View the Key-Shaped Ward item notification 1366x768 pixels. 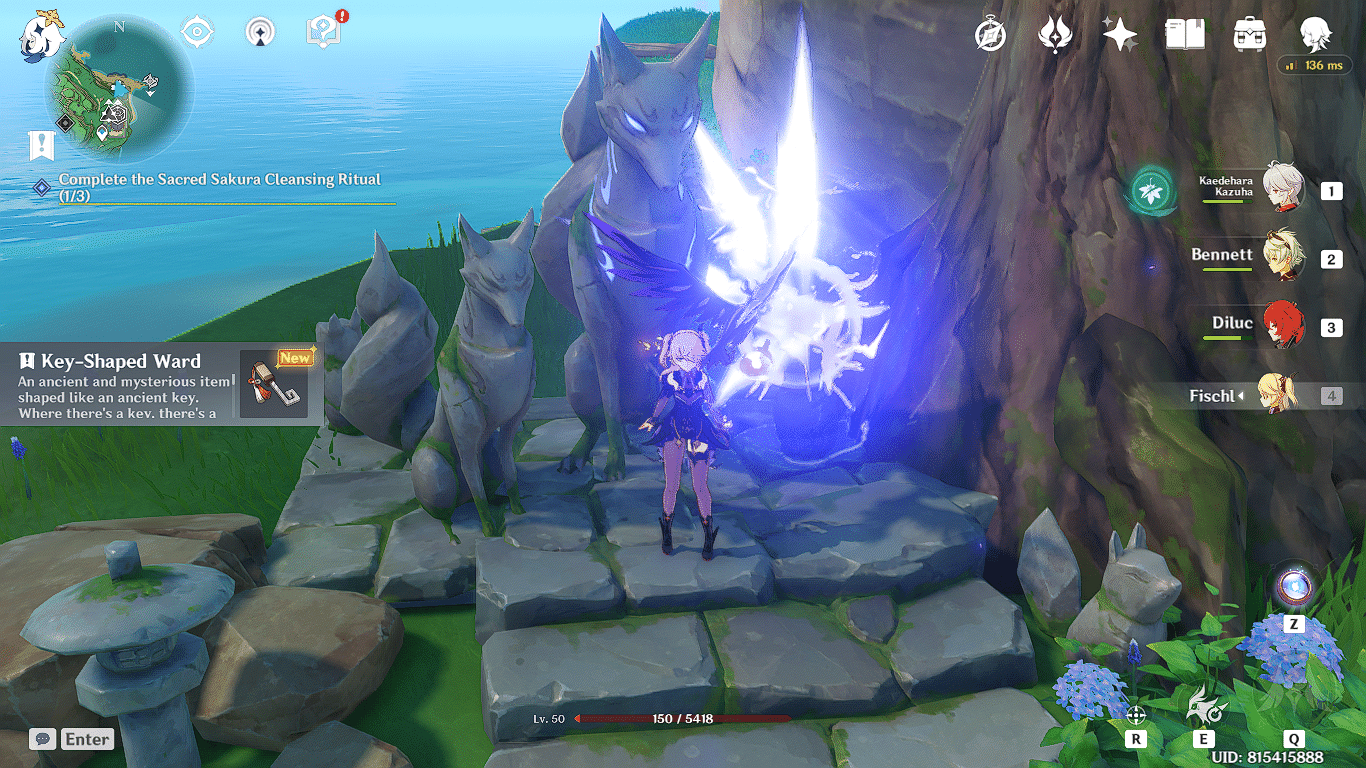160,384
